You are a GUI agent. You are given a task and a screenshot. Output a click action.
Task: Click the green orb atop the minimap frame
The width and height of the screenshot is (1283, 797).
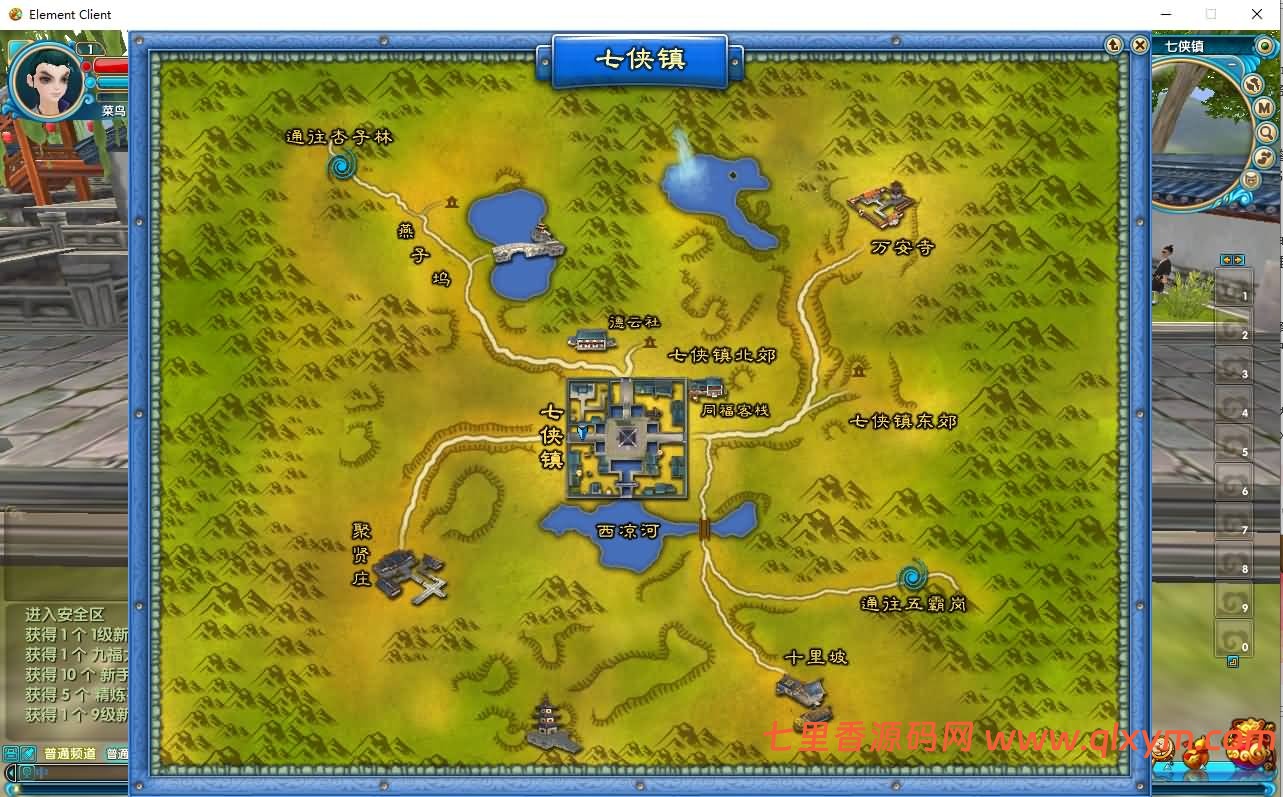point(1265,46)
